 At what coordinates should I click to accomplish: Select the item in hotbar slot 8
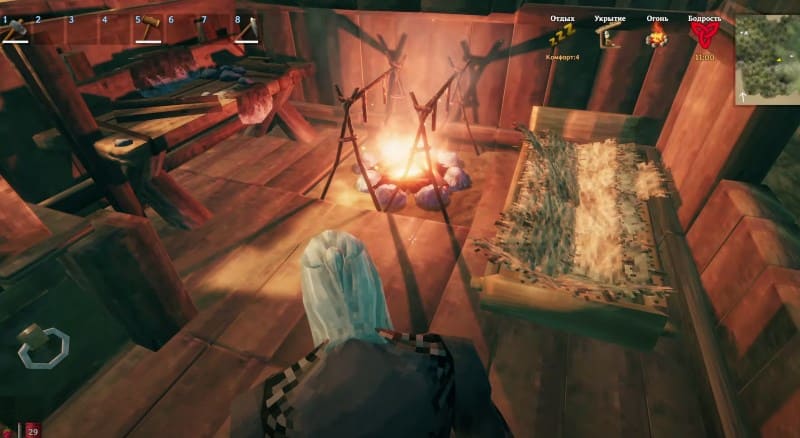246,31
